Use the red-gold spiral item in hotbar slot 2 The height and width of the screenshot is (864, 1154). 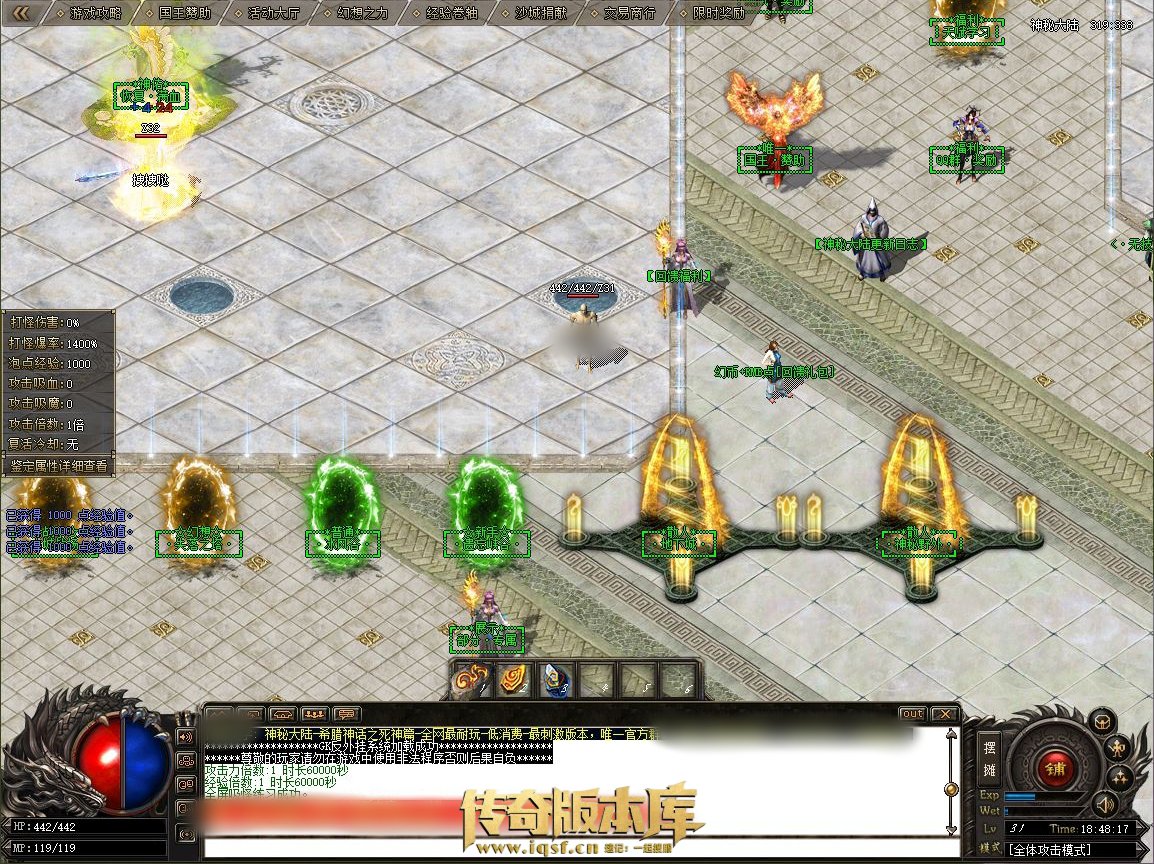point(514,679)
